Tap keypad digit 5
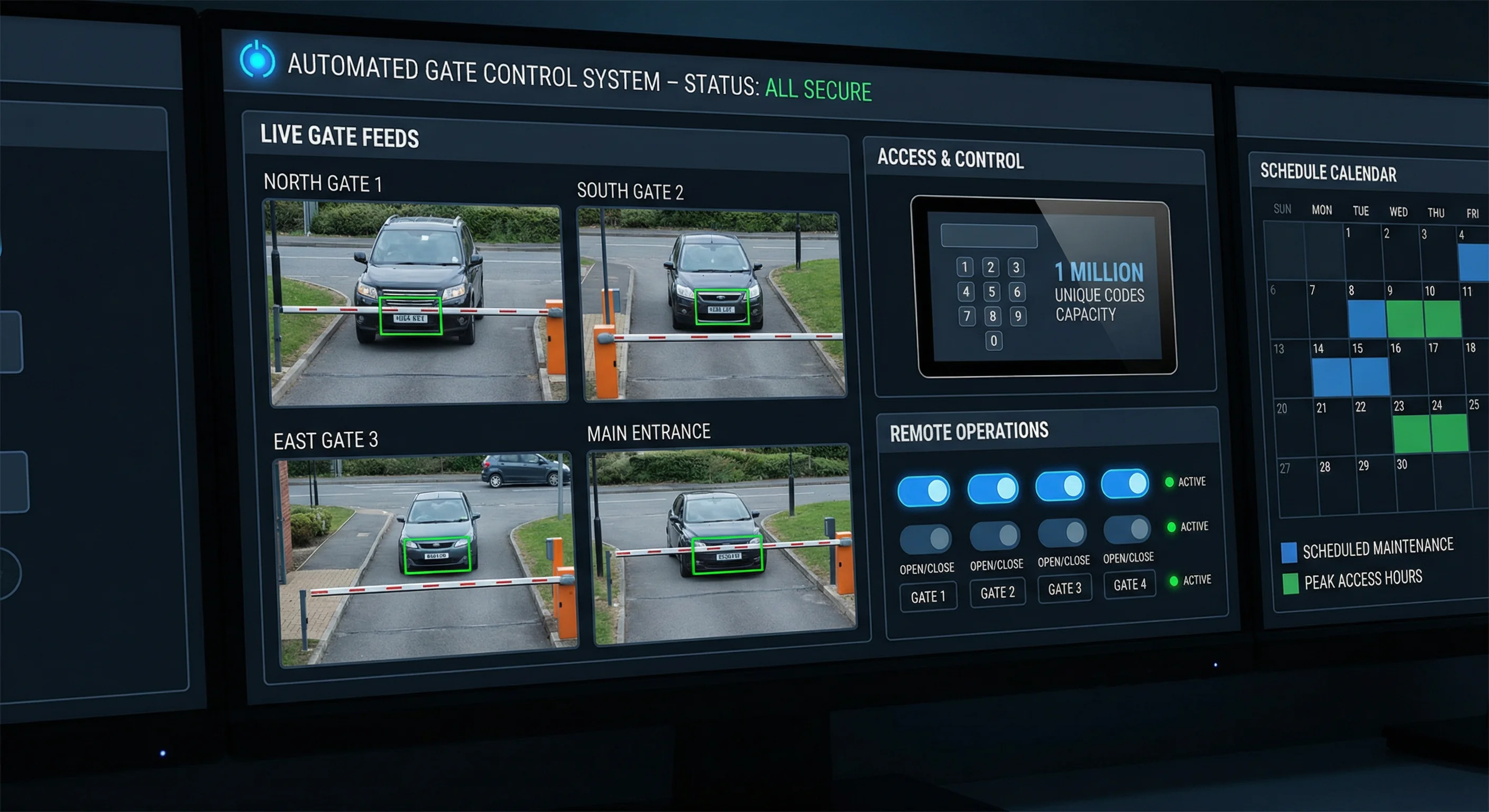Viewport: 1489px width, 812px height. pyautogui.click(x=991, y=292)
